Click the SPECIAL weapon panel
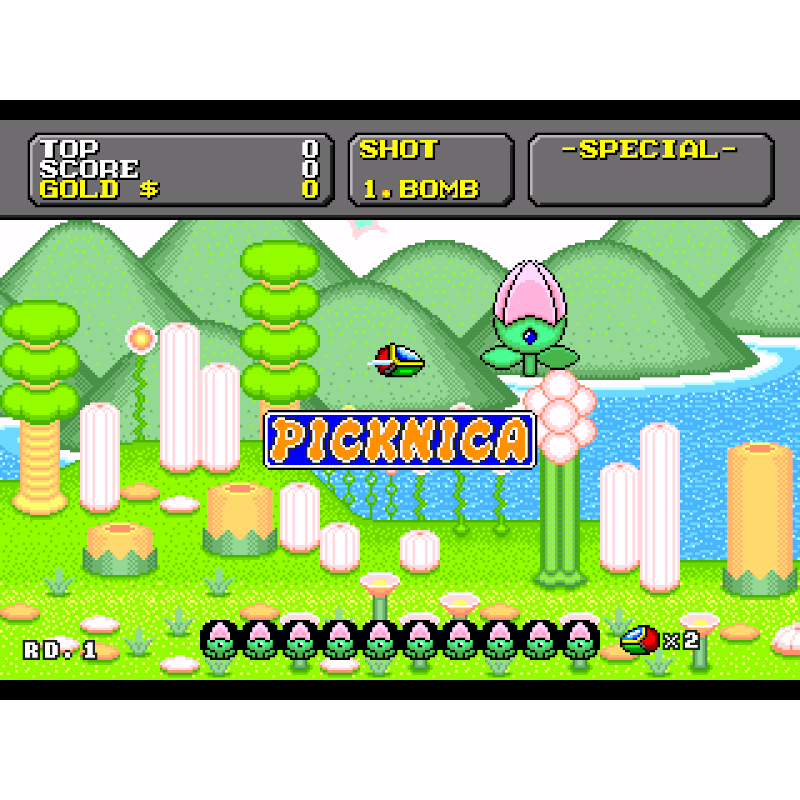The image size is (800, 800). click(650, 169)
